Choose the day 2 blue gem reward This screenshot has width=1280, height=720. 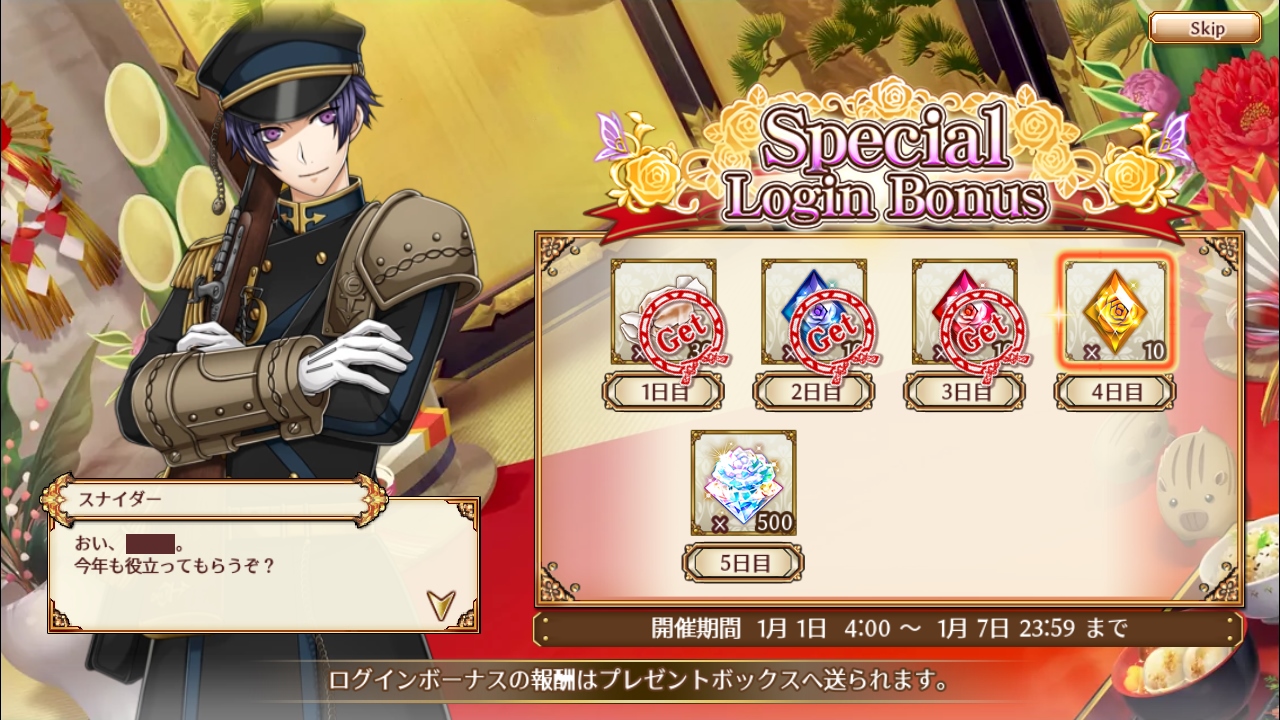(x=813, y=312)
